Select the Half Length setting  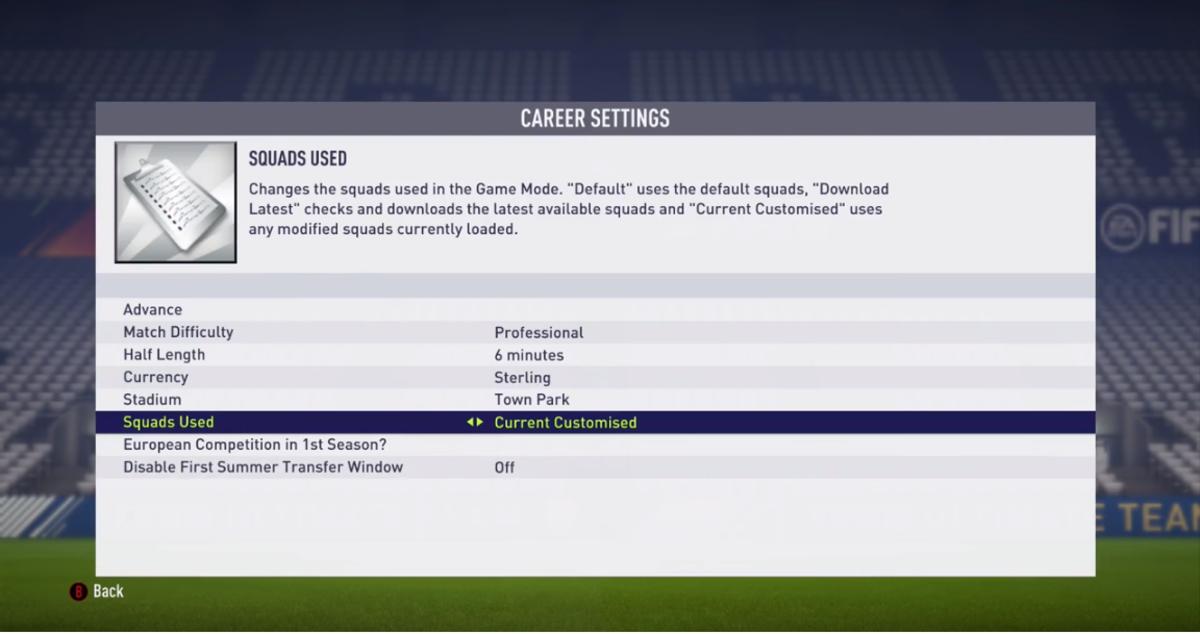[164, 355]
